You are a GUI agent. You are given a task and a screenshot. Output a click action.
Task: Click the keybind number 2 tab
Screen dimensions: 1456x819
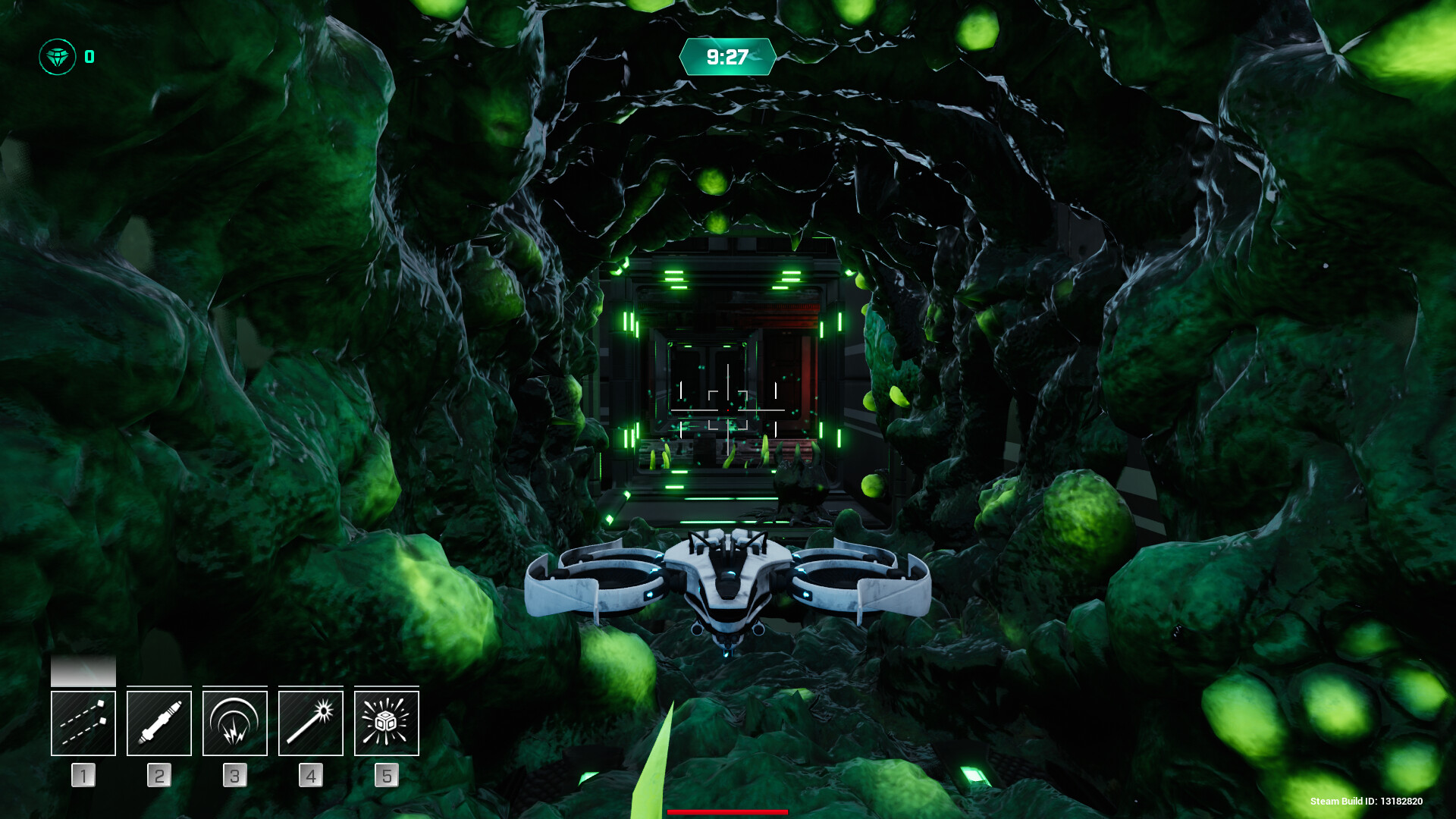(x=158, y=775)
